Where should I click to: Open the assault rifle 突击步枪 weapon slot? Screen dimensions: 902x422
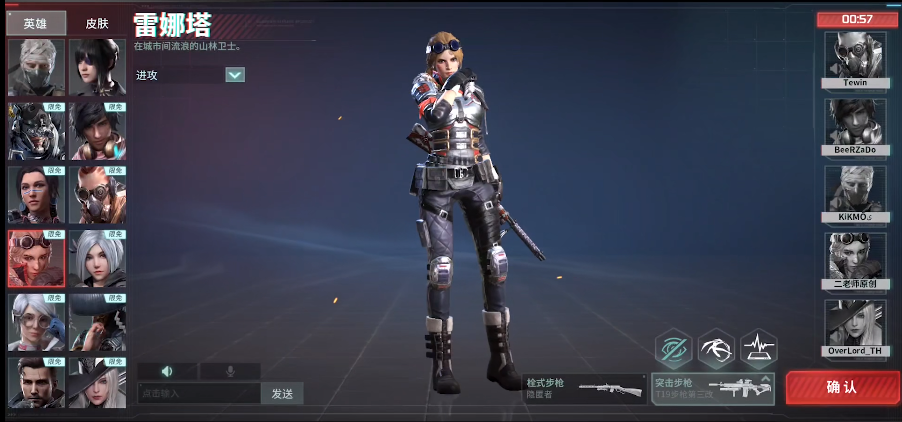tap(713, 388)
